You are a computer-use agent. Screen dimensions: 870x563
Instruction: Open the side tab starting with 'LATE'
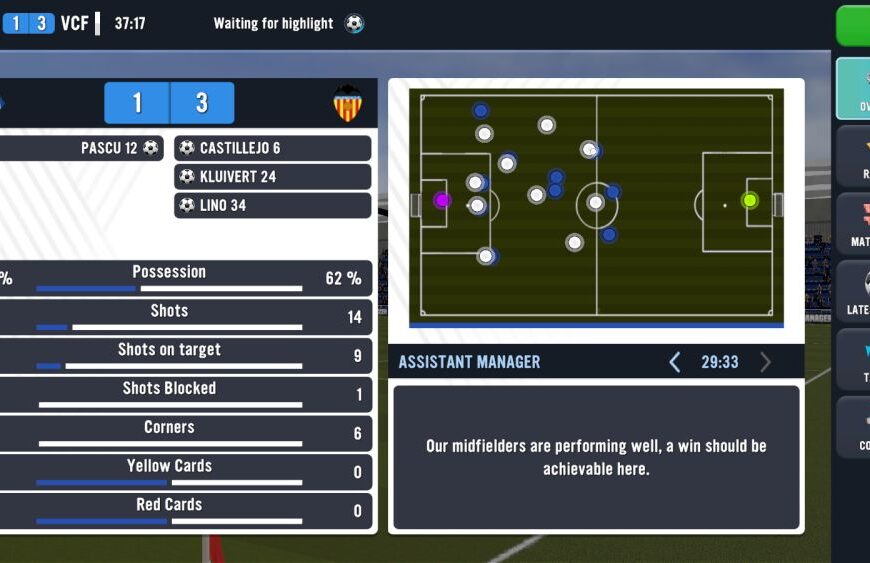(855, 290)
